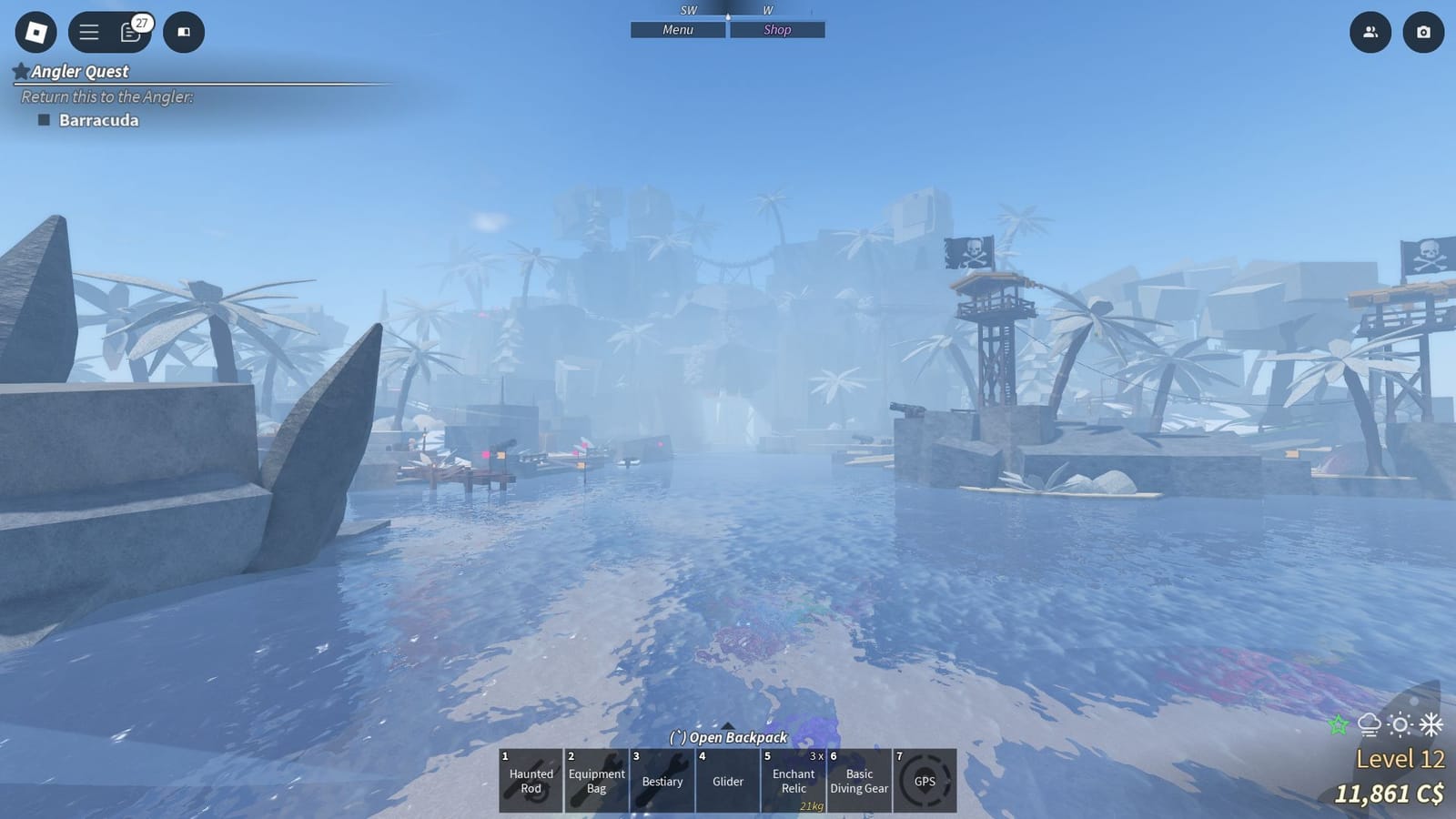Select the Haunted Rod in slot 1
1456x819 pixels.
[x=531, y=781]
